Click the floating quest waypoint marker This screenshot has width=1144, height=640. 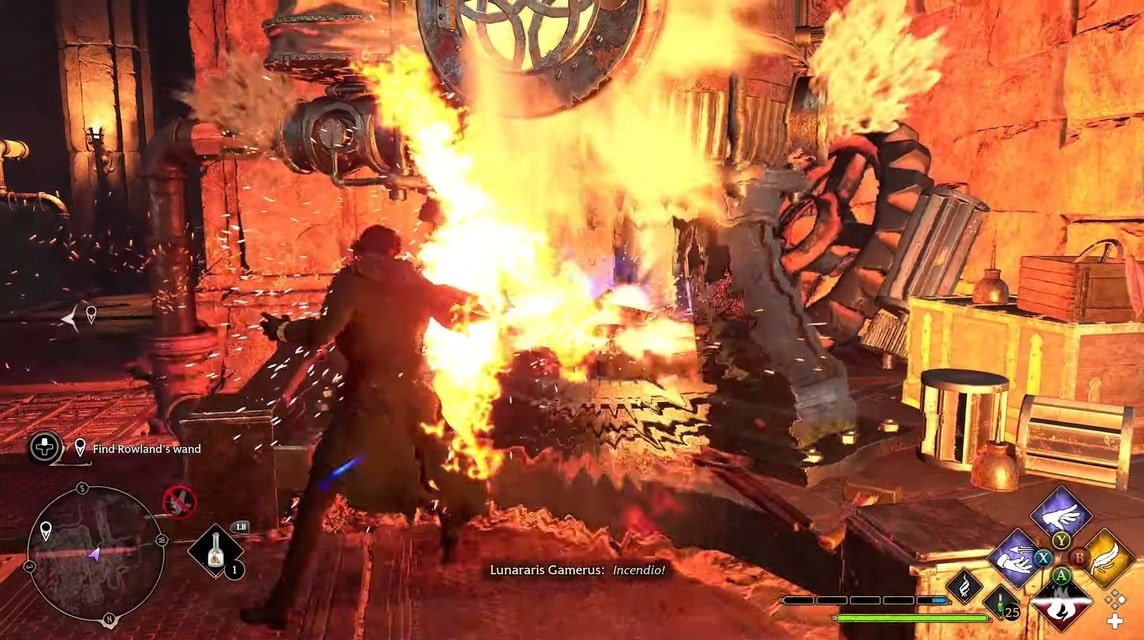coord(91,315)
